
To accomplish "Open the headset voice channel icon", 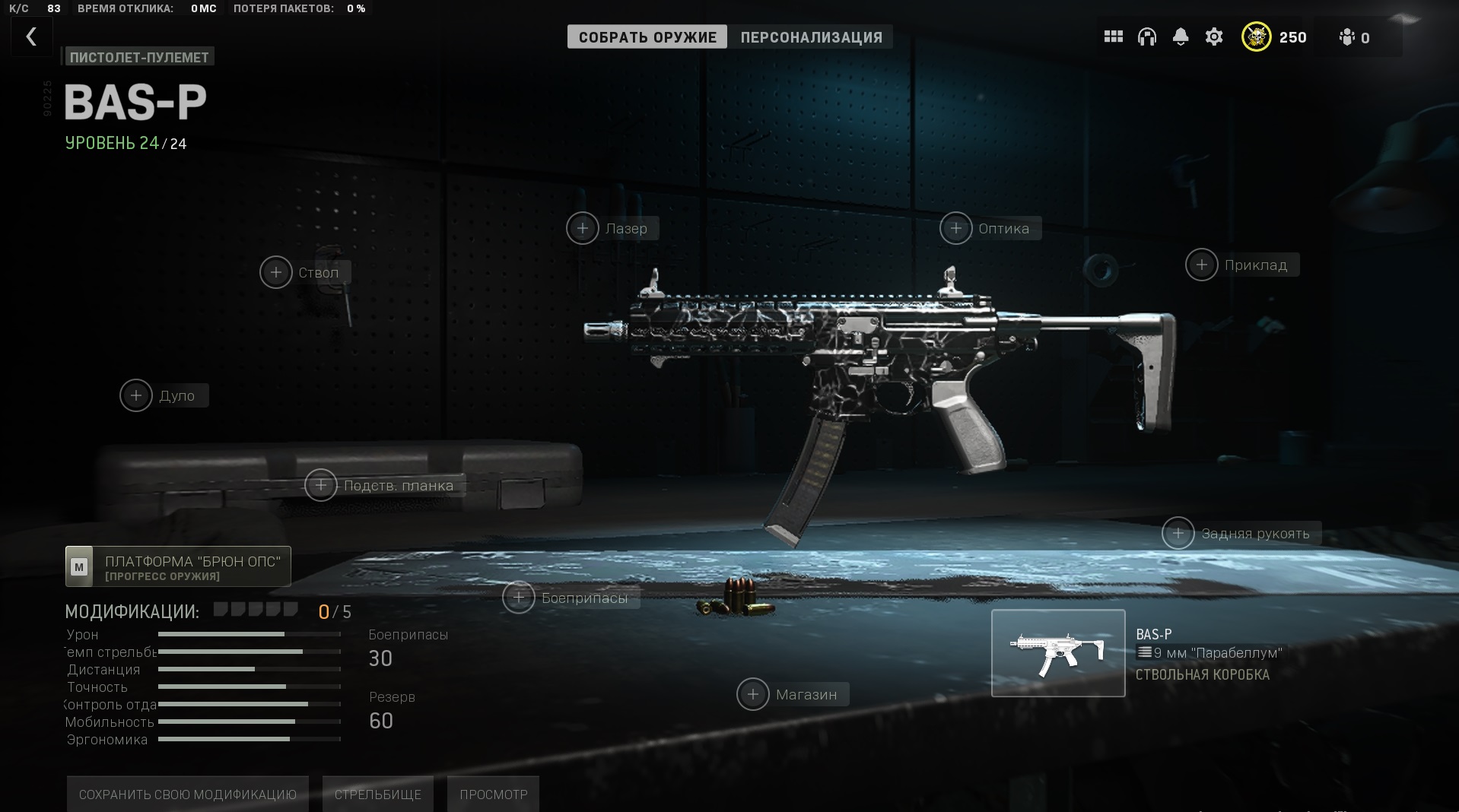I will [x=1146, y=36].
